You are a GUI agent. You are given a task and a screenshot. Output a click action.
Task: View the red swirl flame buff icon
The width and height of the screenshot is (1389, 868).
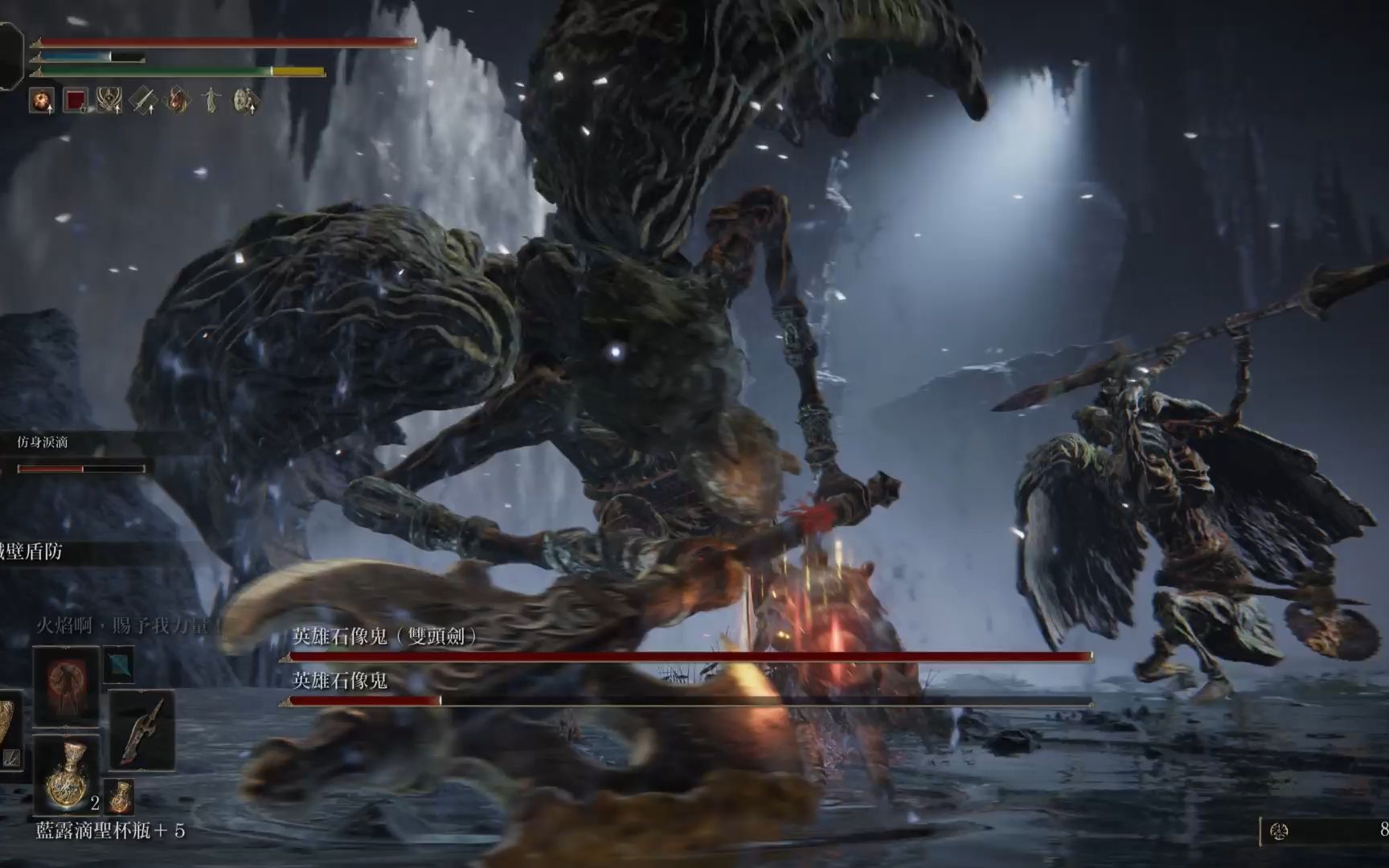click(x=177, y=100)
